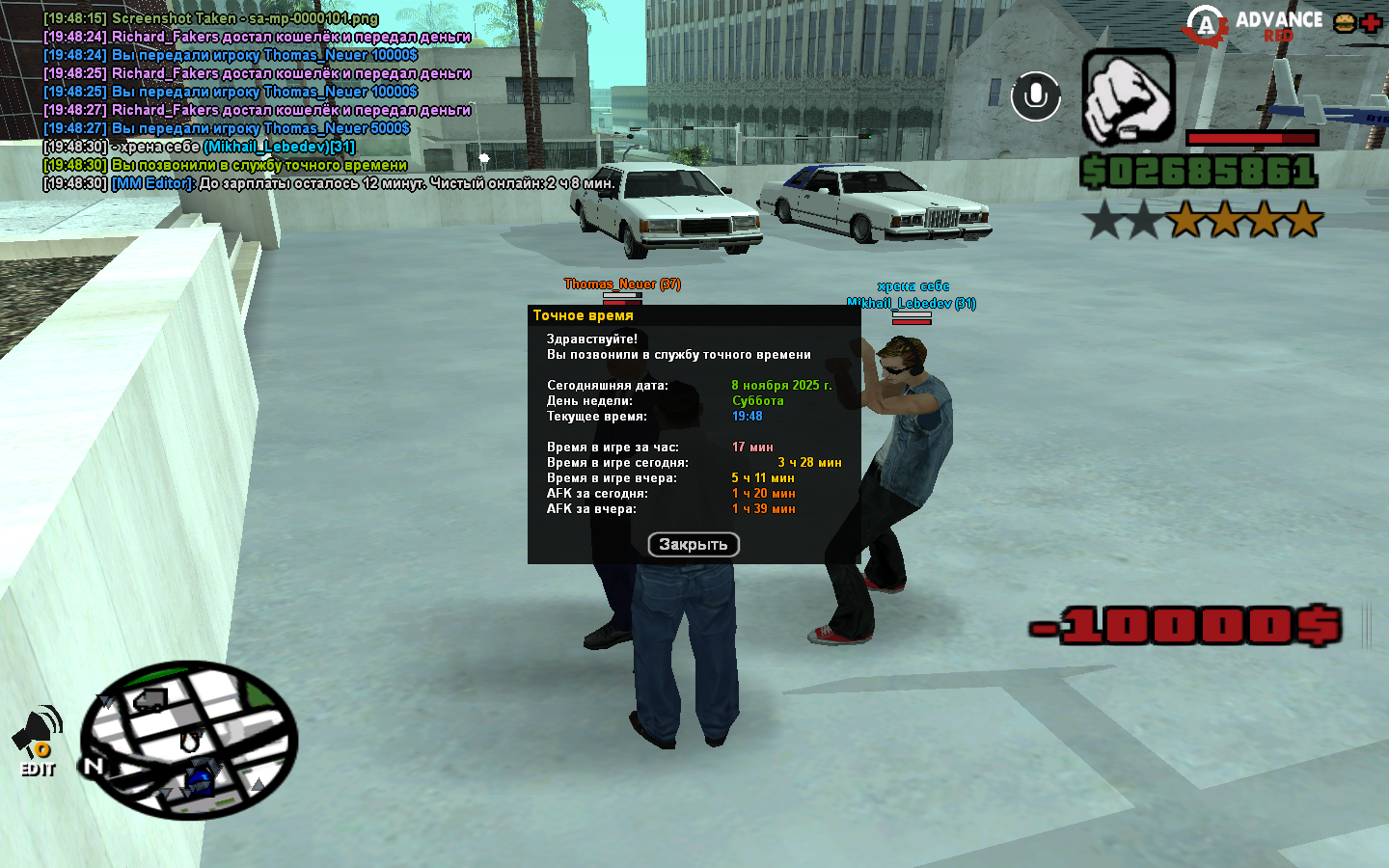Select the fist weapon icon
Image resolution: width=1389 pixels, height=868 pixels.
tap(1128, 96)
